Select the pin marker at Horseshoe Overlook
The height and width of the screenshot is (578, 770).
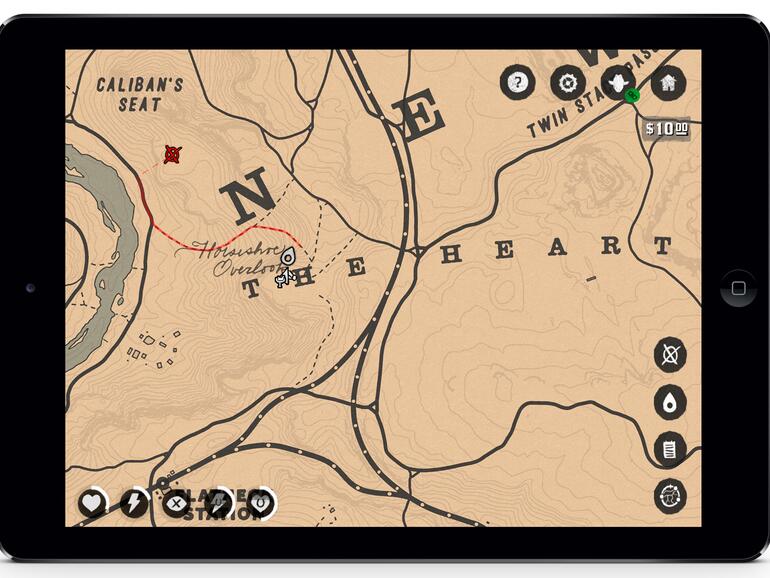[x=288, y=257]
